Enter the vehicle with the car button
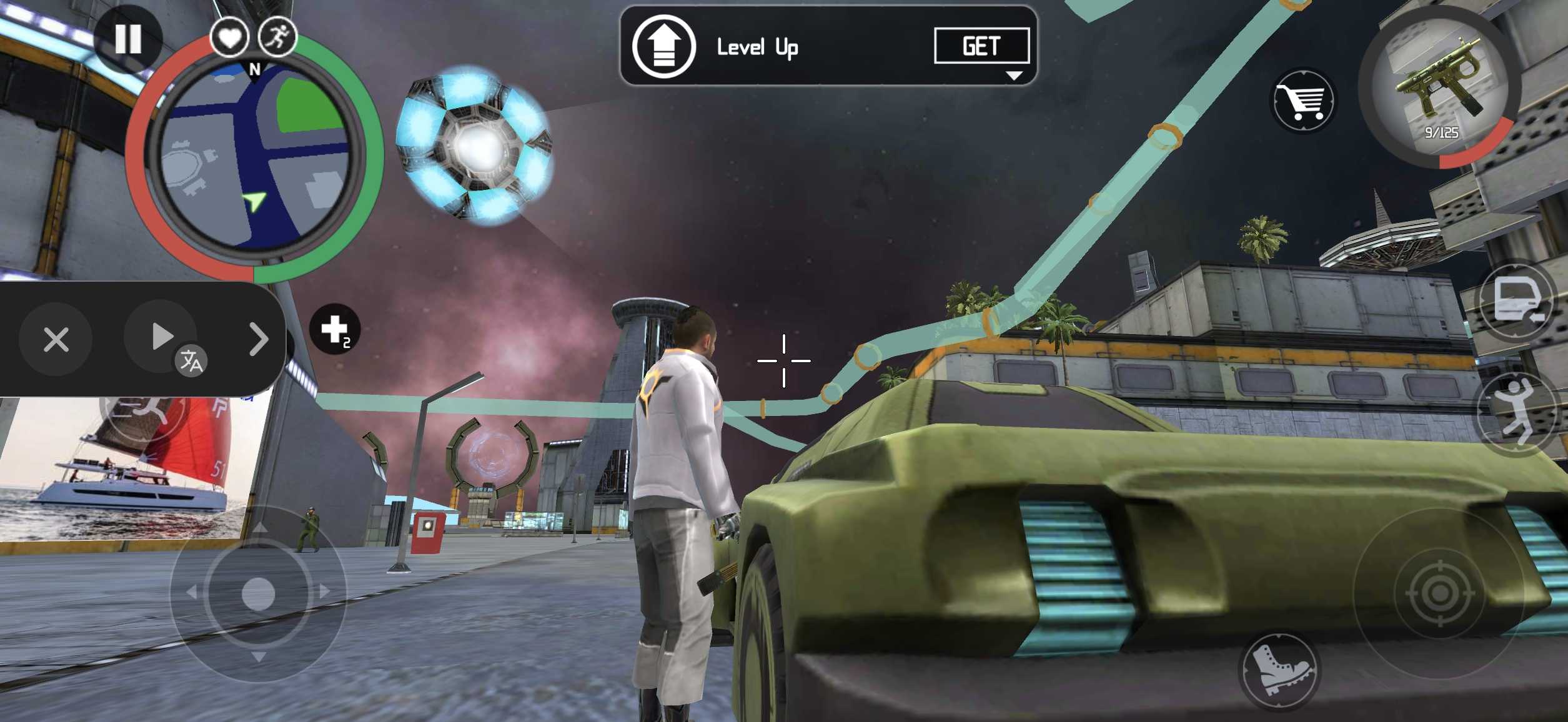 [x=1517, y=300]
